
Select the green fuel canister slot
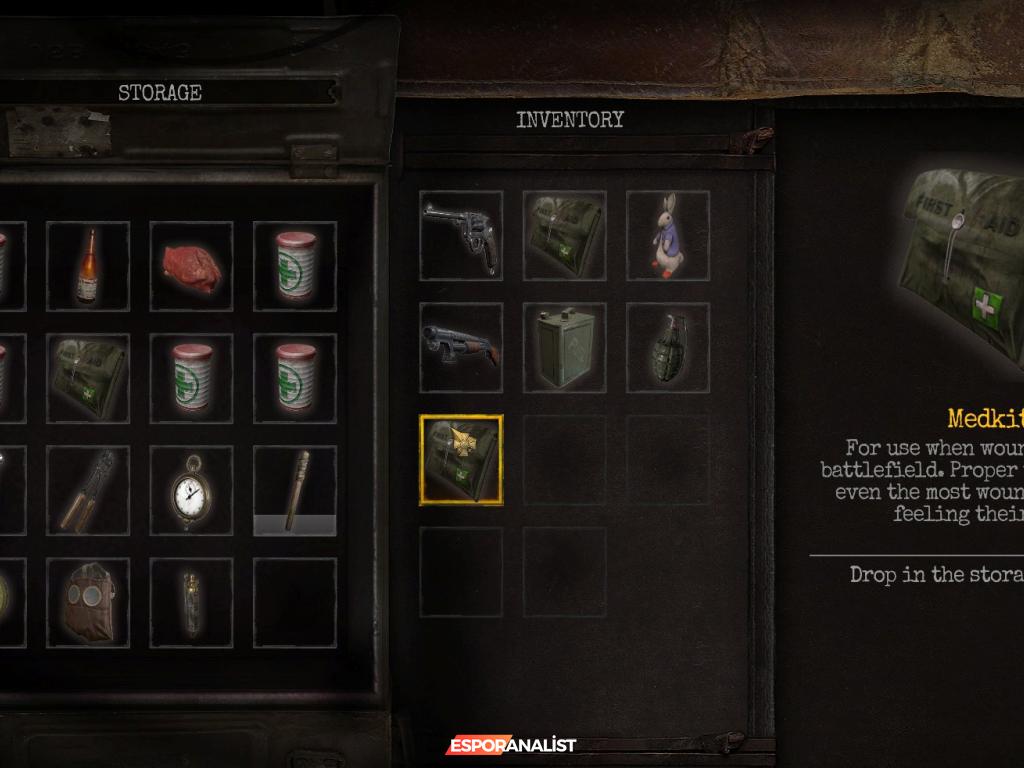[x=565, y=348]
